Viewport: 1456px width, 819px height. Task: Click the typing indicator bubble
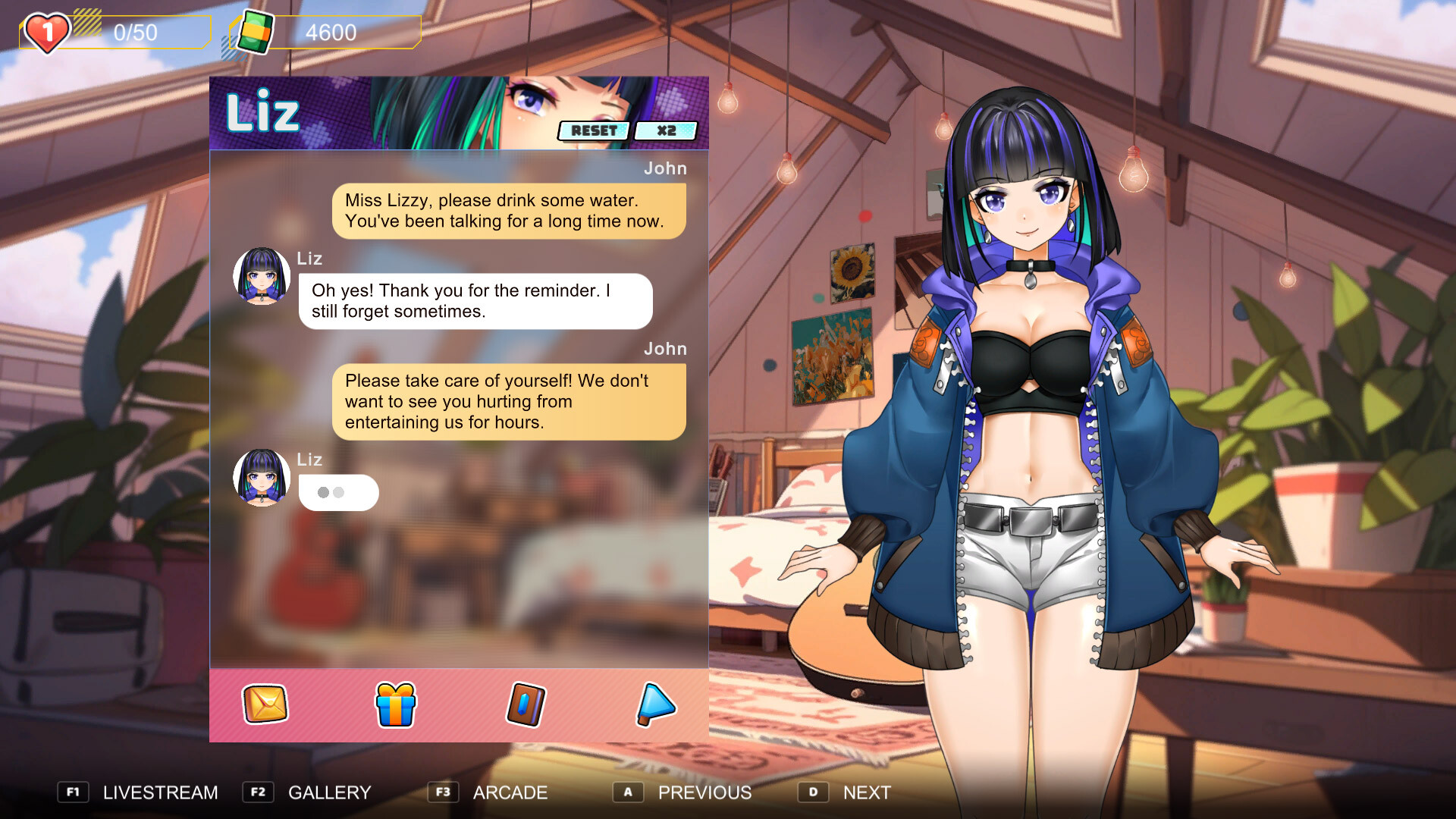pos(338,492)
